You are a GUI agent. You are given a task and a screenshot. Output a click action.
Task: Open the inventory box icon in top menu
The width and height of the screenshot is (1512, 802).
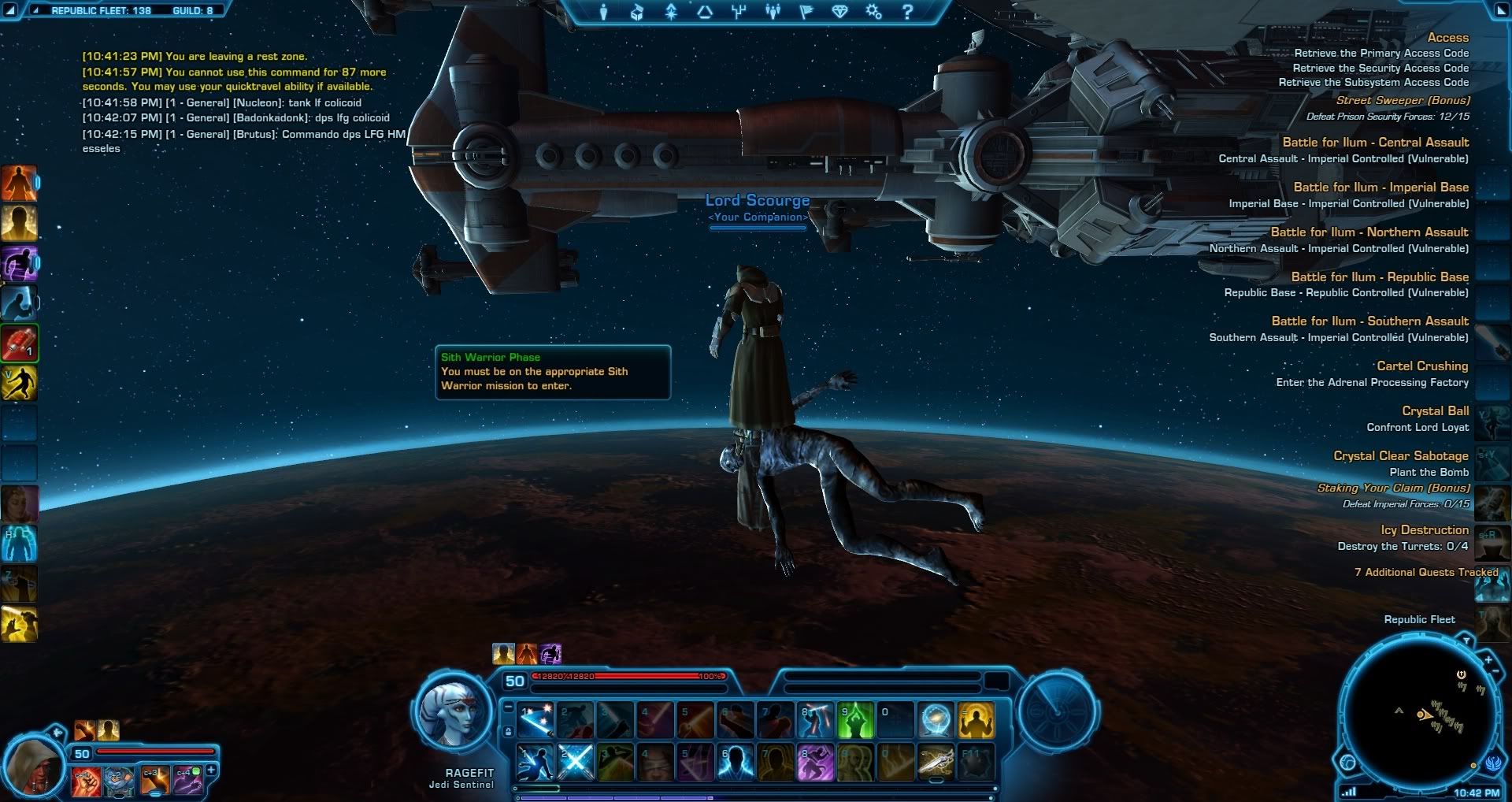637,12
